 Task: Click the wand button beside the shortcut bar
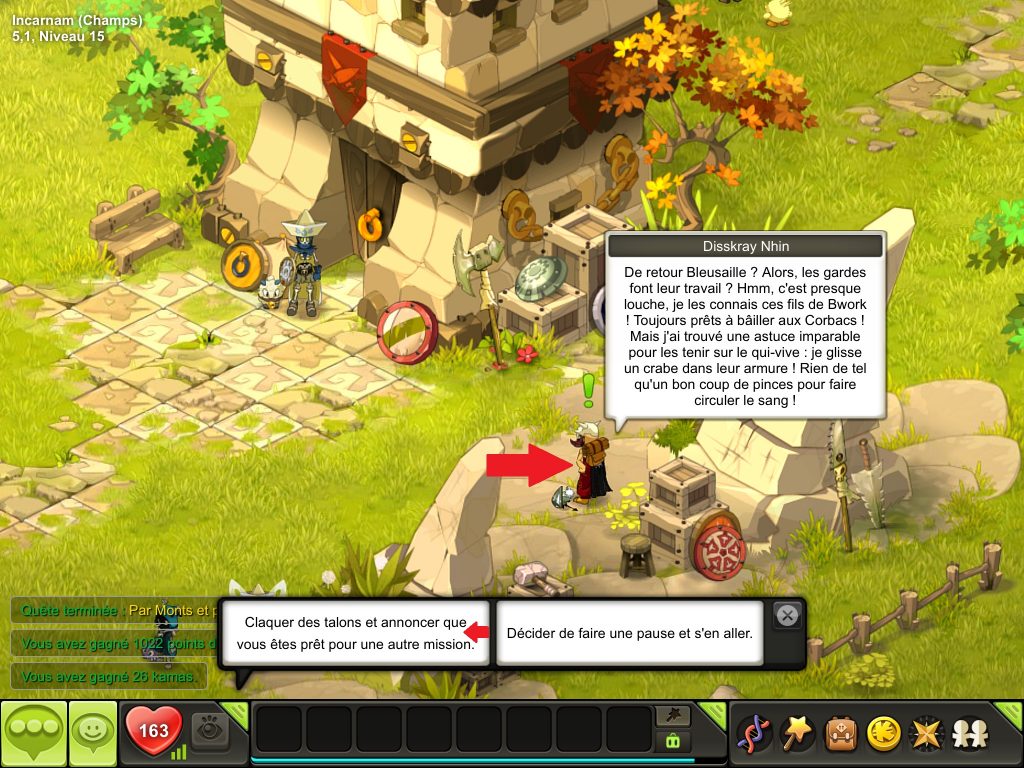(672, 715)
